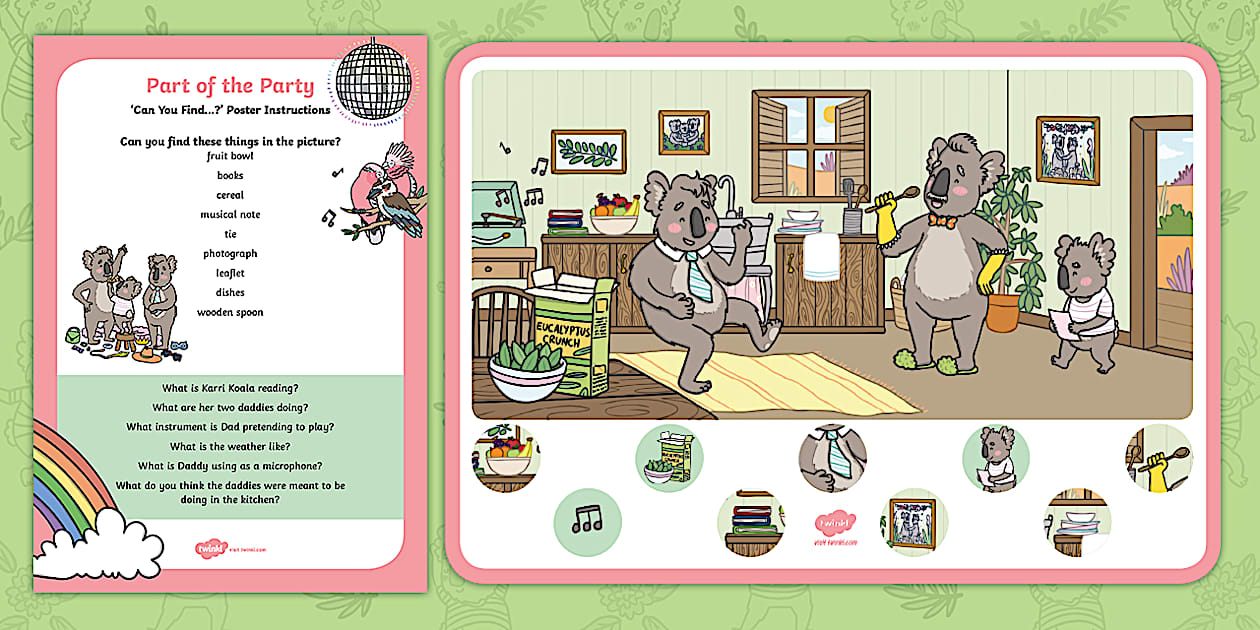Choose the framed photograph circle
1260x630 pixels.
click(914, 521)
